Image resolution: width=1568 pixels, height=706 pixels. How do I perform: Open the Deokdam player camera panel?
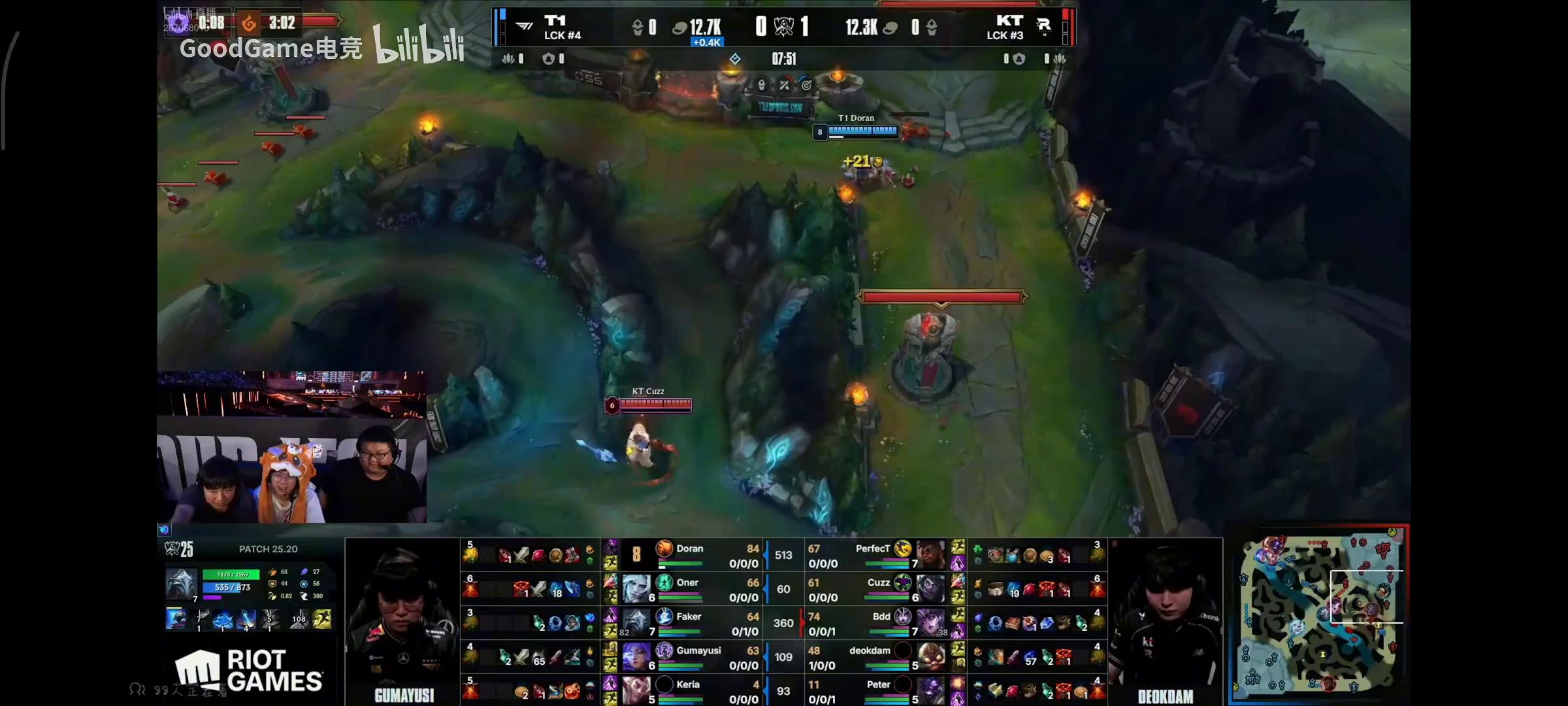1166,621
